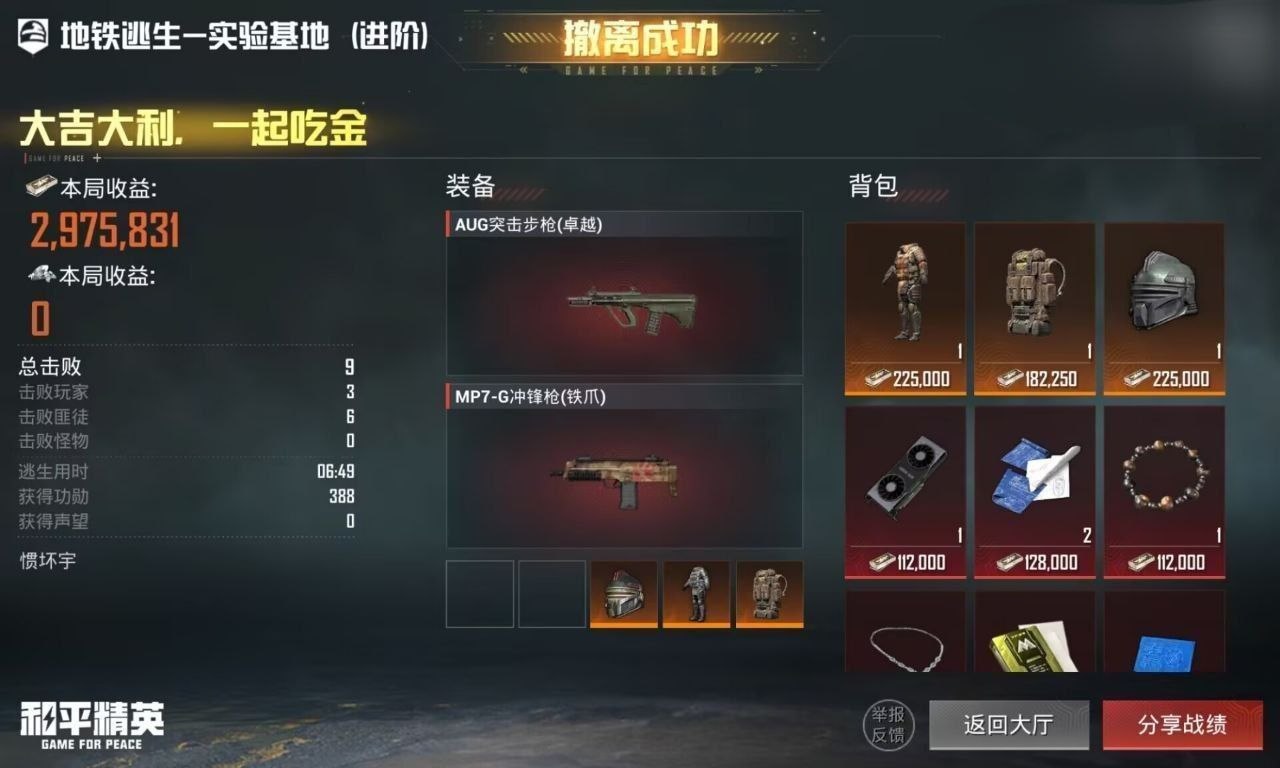Click the 撤离成功 banner at the top
This screenshot has height=768, width=1280.
coord(640,38)
